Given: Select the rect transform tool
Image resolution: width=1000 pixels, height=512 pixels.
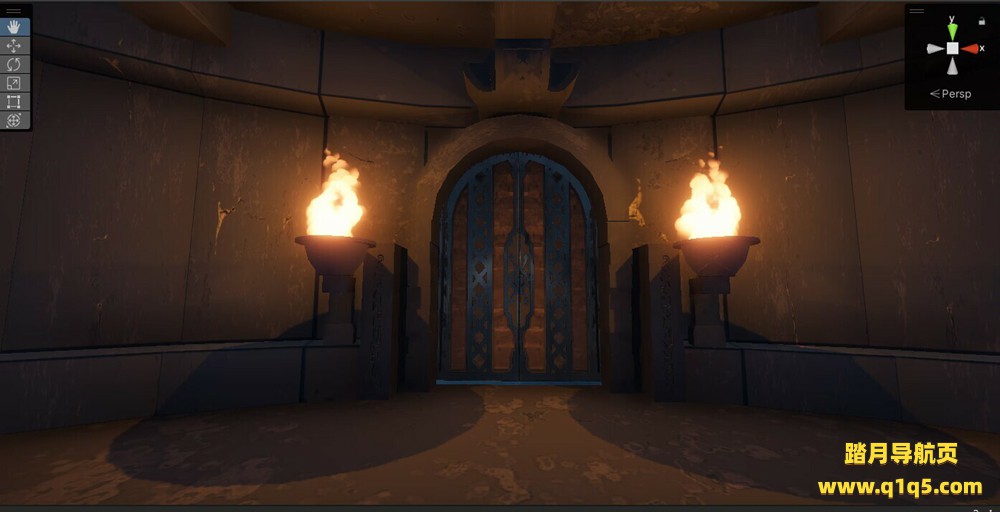Looking at the screenshot, I should [15, 102].
